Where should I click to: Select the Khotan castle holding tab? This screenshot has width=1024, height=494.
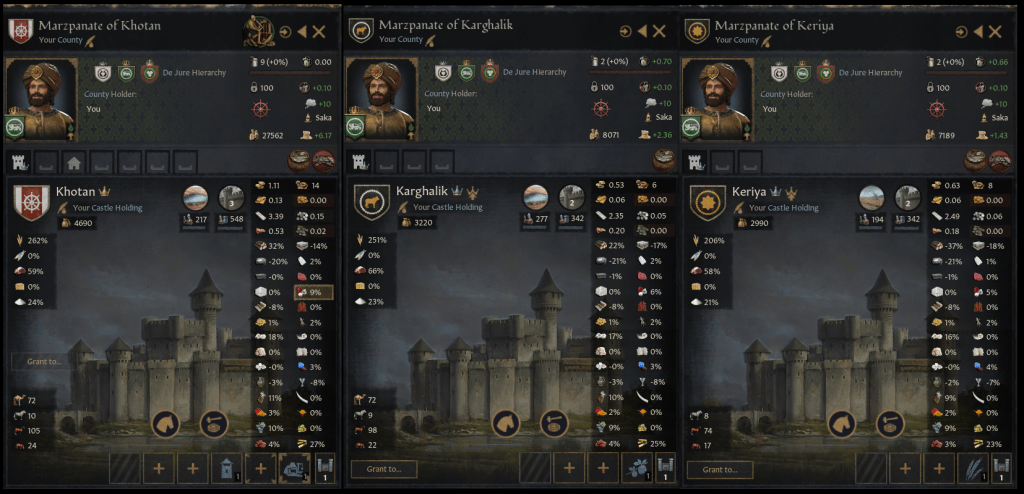[19, 162]
